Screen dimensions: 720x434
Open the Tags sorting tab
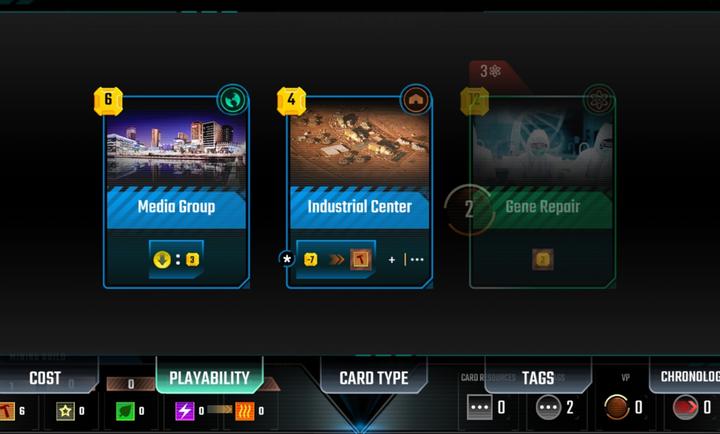[x=537, y=378]
